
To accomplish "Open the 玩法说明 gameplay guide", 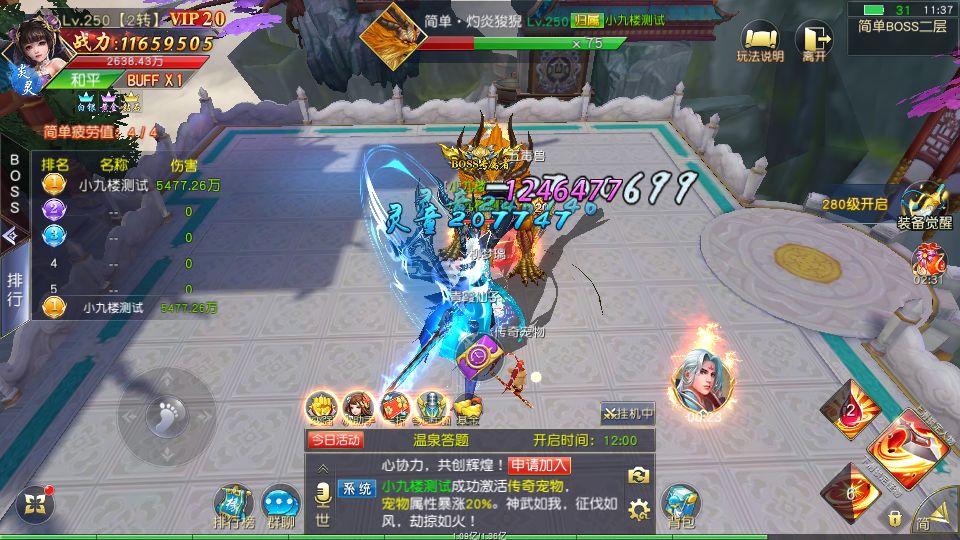I will tap(759, 43).
